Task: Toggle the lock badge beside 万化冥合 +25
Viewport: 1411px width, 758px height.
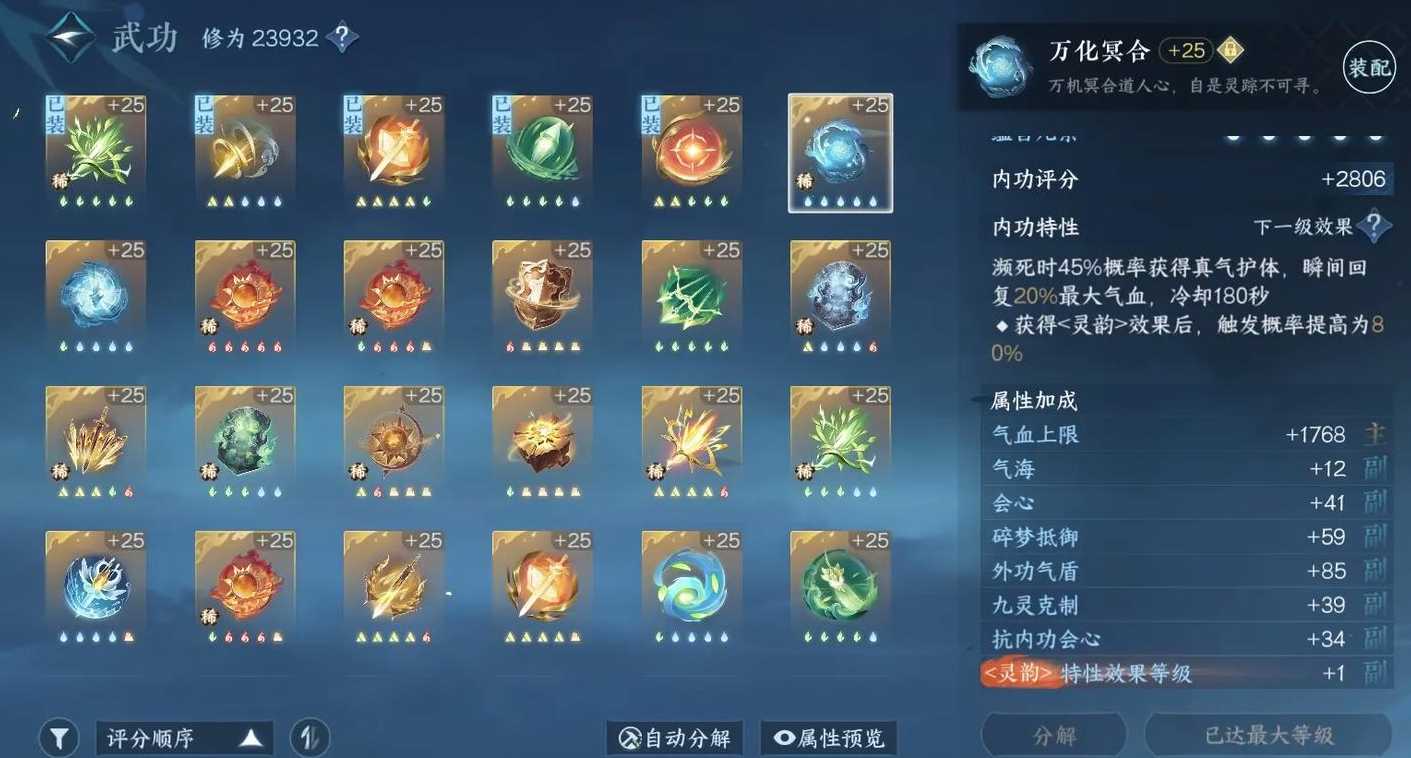Action: pyautogui.click(x=1233, y=47)
